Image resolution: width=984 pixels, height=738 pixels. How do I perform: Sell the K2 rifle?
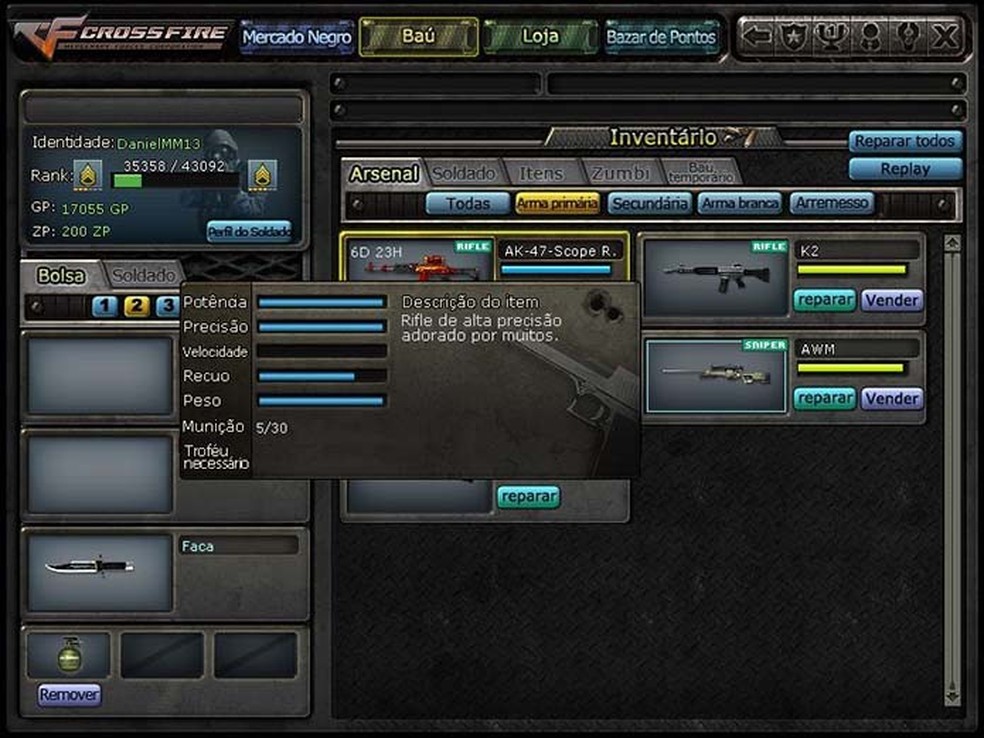coord(891,300)
